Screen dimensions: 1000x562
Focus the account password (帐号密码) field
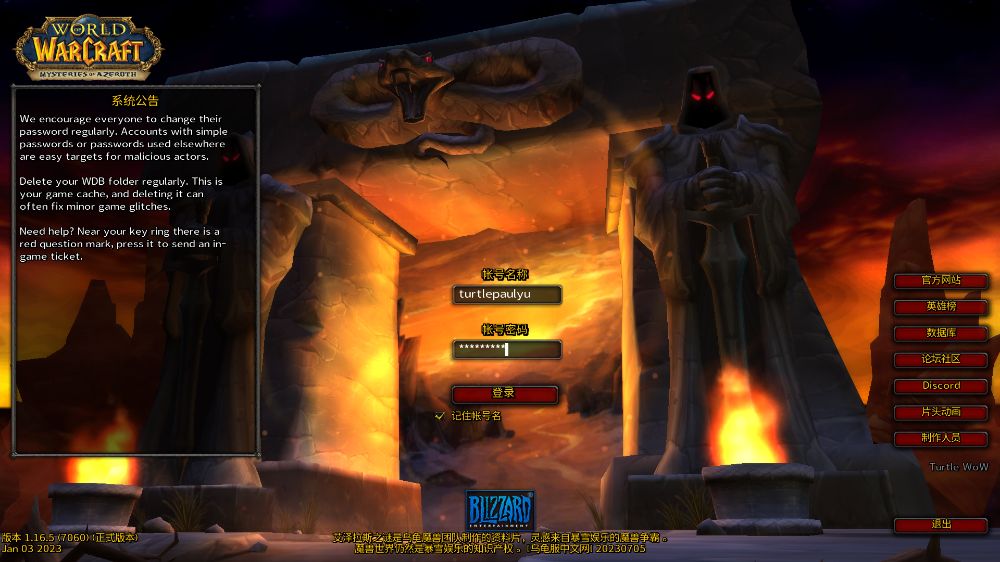(505, 349)
